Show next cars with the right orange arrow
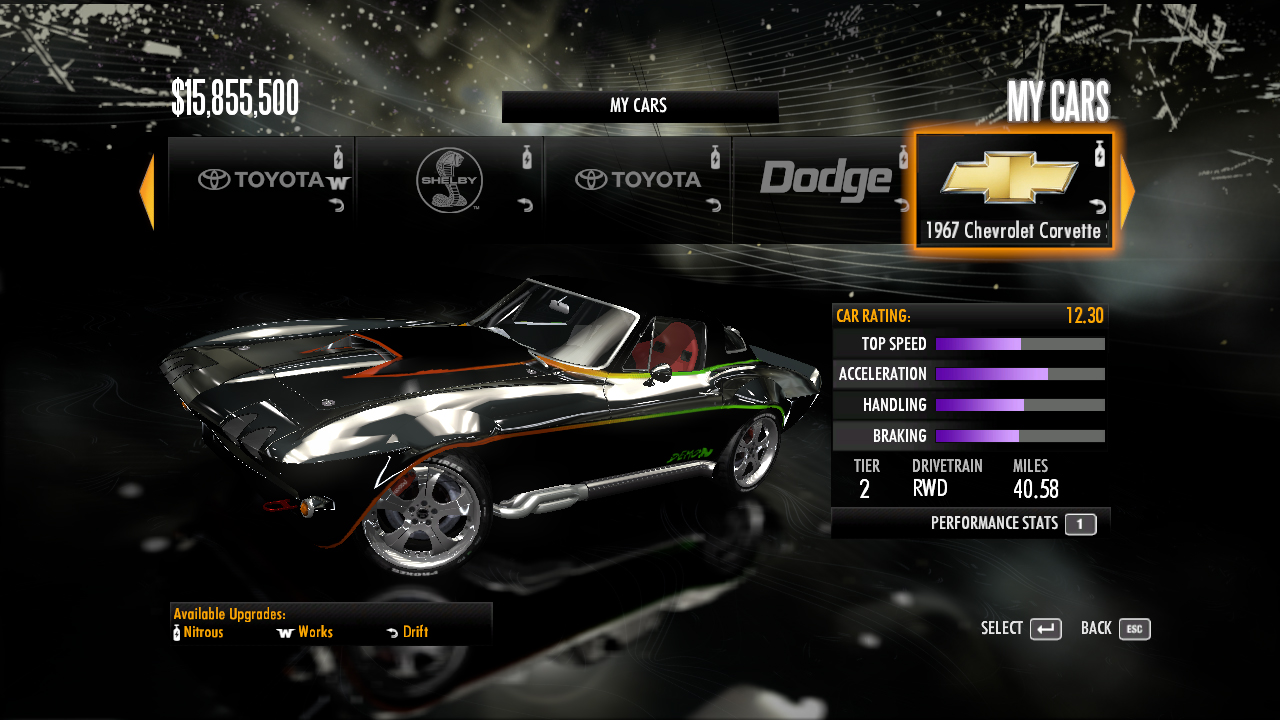Image resolution: width=1280 pixels, height=720 pixels. click(1127, 192)
